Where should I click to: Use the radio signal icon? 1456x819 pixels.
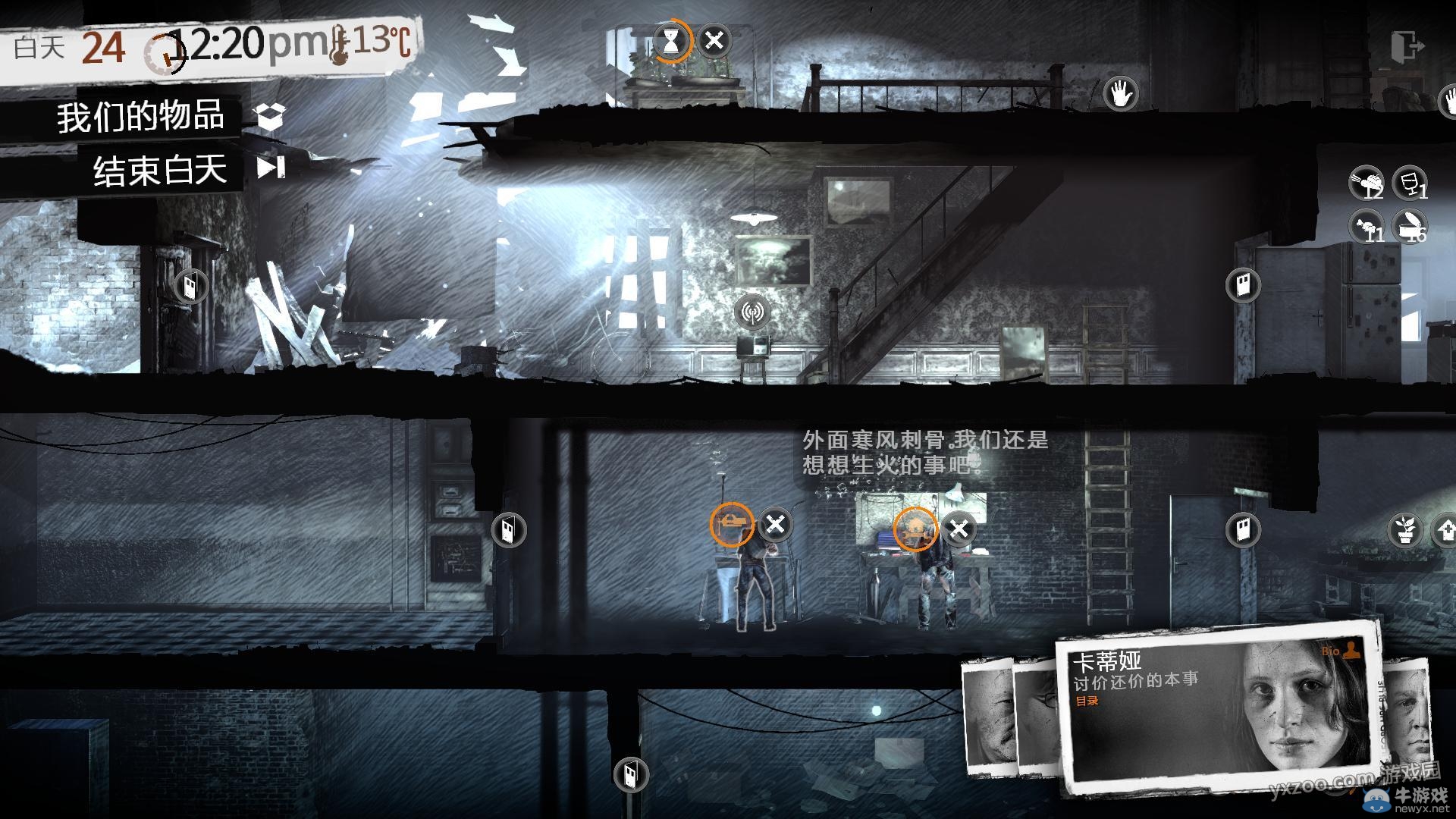click(752, 311)
